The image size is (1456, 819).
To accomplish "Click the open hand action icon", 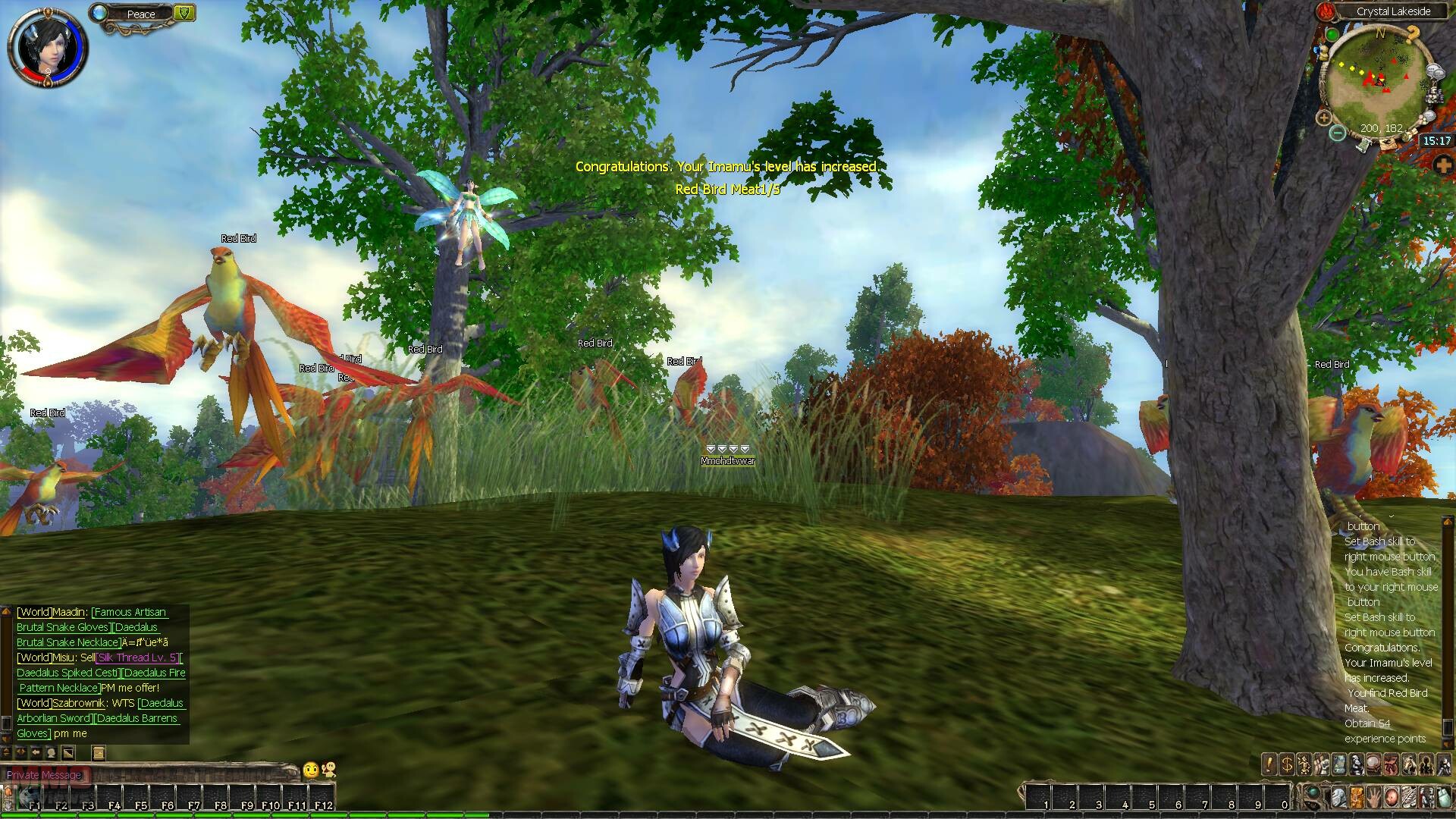I will (x=1373, y=798).
